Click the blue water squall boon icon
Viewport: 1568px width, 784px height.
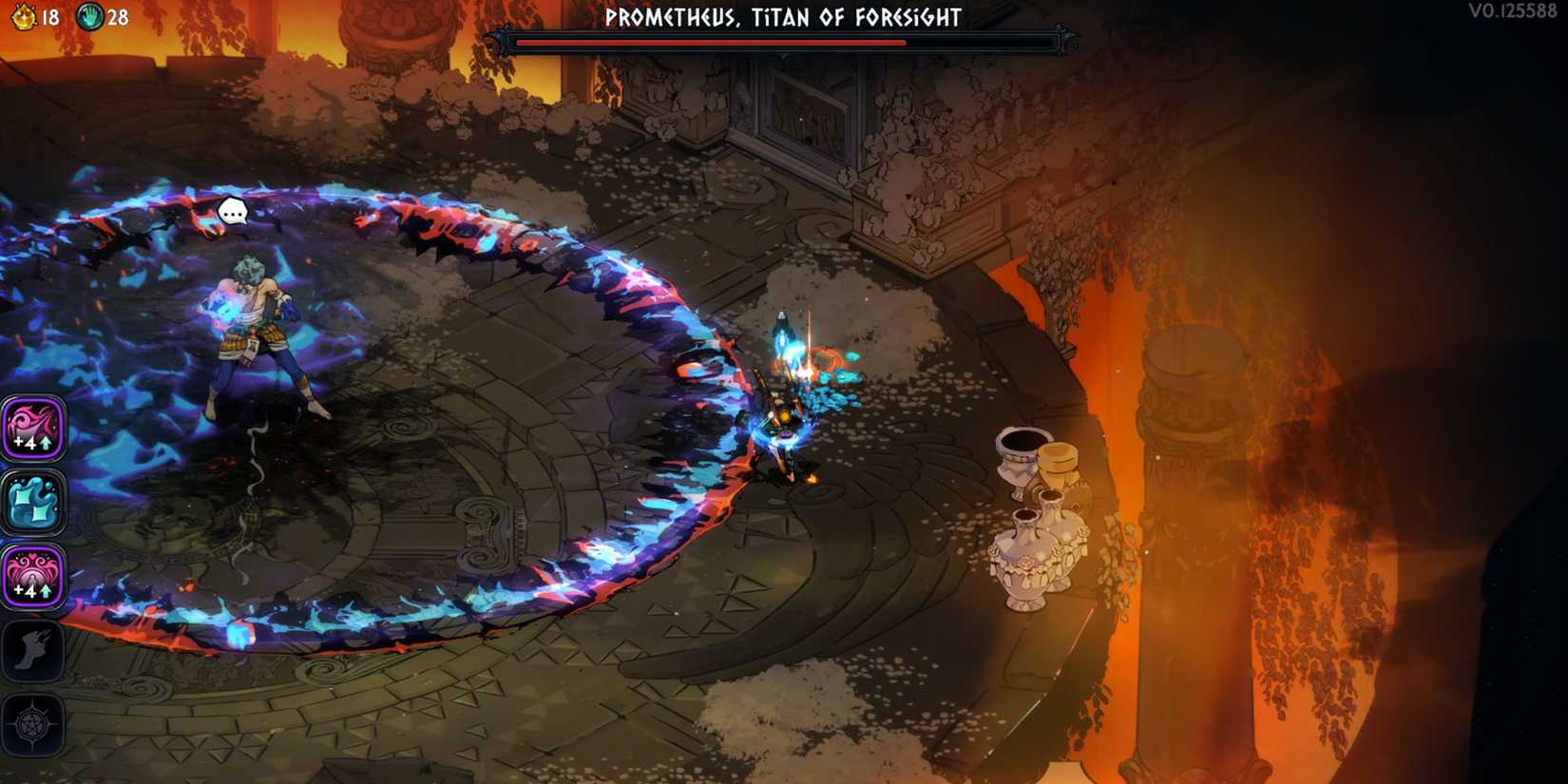tap(33, 503)
